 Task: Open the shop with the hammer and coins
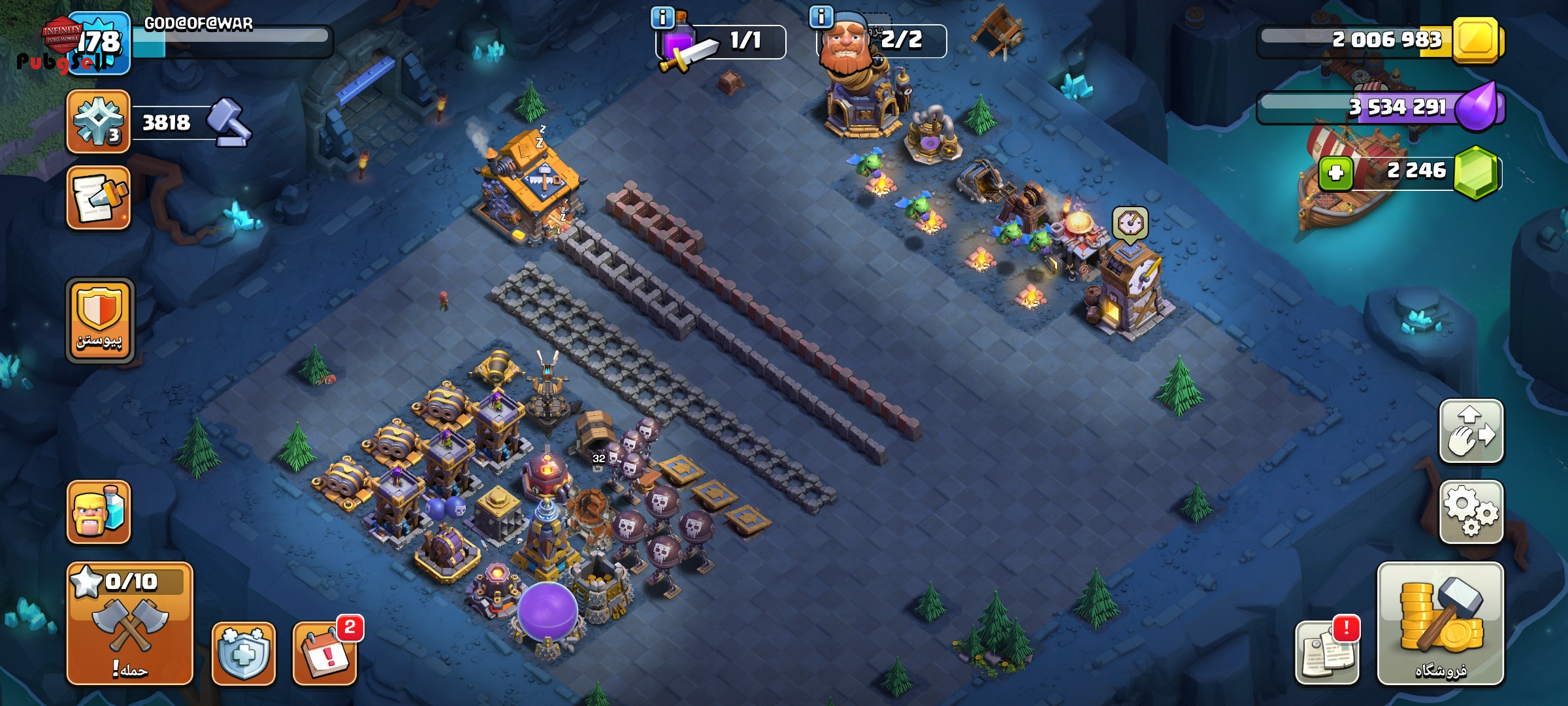1440,623
